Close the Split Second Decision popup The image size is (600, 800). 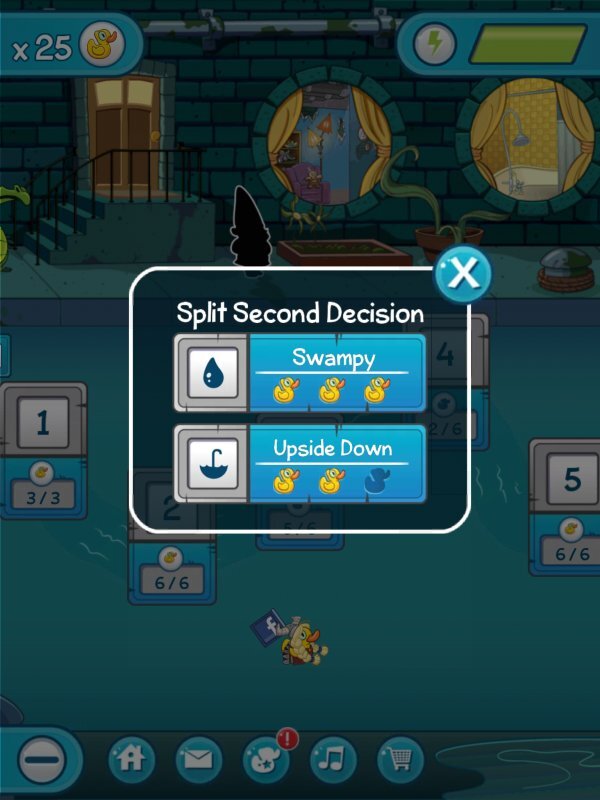pyautogui.click(x=461, y=272)
